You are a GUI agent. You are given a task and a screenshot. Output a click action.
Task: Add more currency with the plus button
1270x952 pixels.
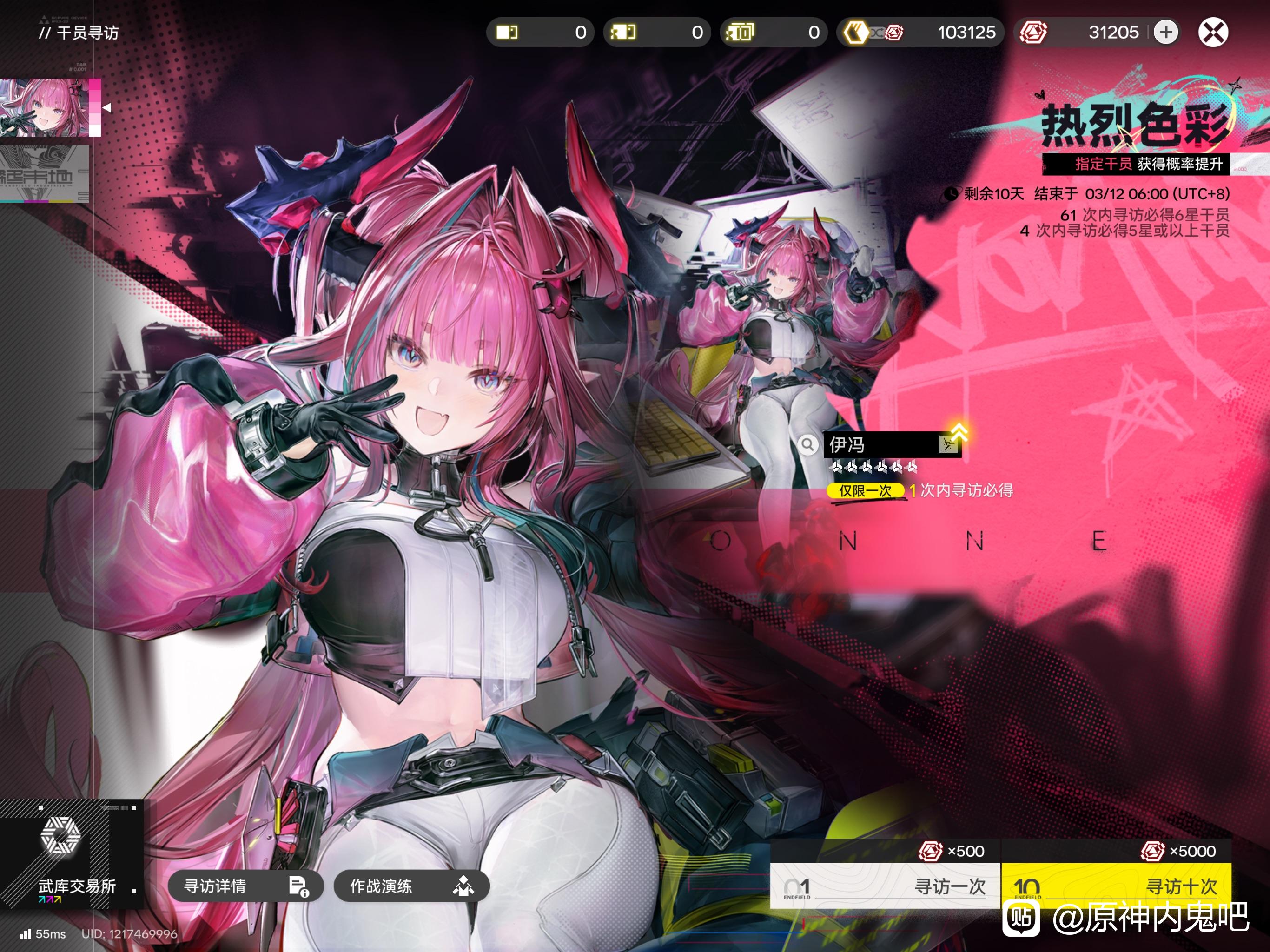pos(1165,32)
